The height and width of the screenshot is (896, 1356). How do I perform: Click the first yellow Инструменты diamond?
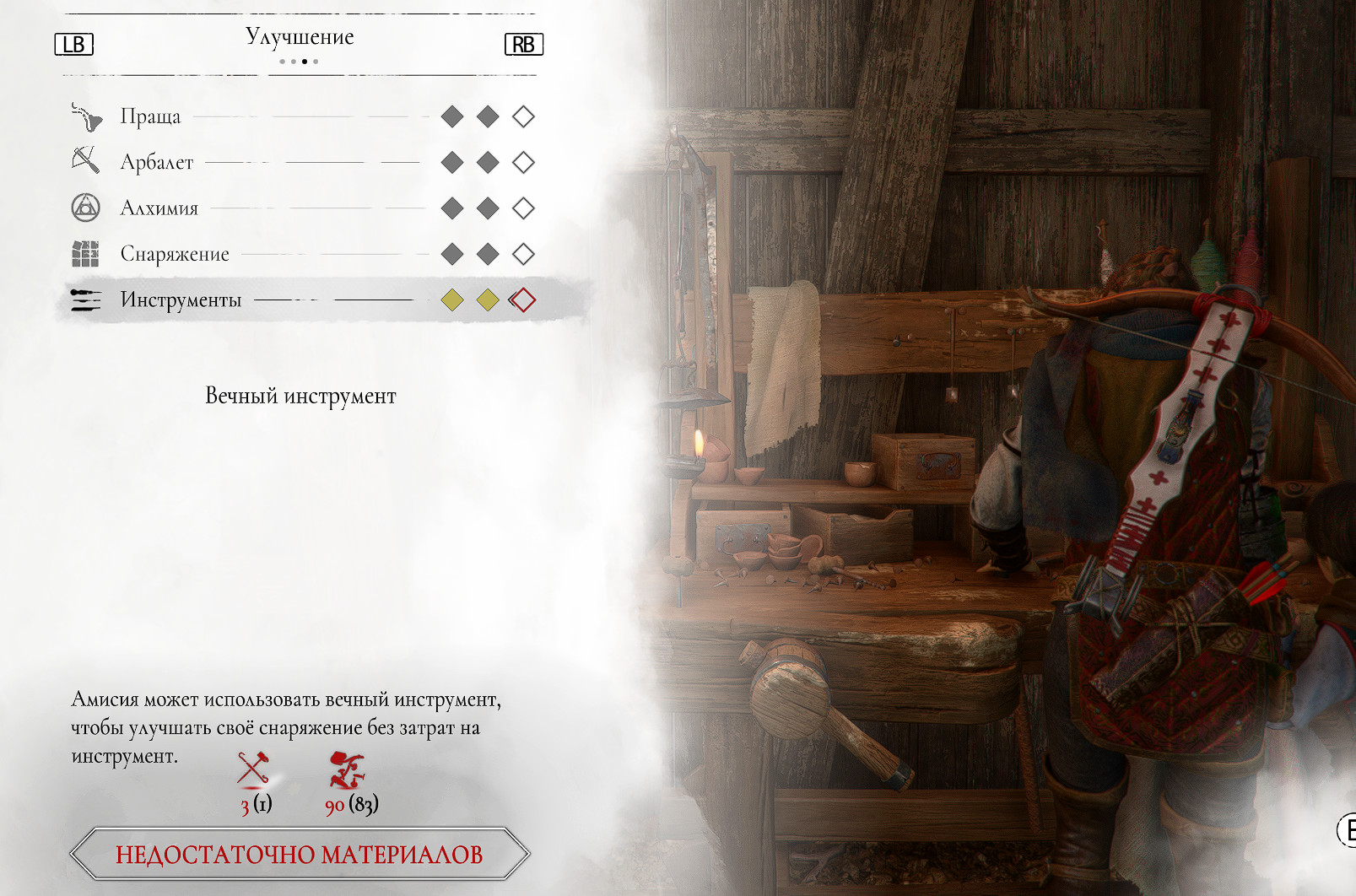point(452,300)
